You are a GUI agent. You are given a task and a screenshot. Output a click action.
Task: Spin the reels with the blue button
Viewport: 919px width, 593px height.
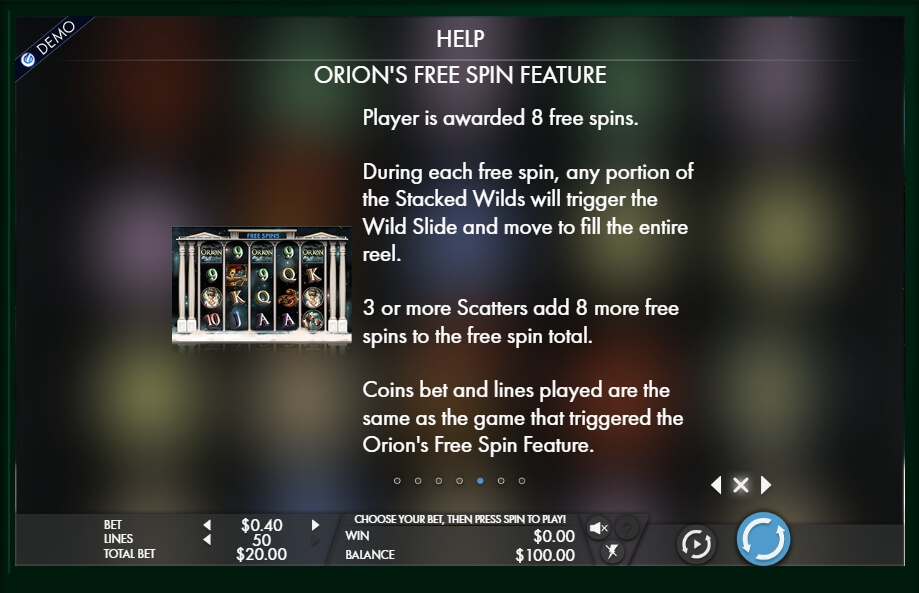[763, 540]
